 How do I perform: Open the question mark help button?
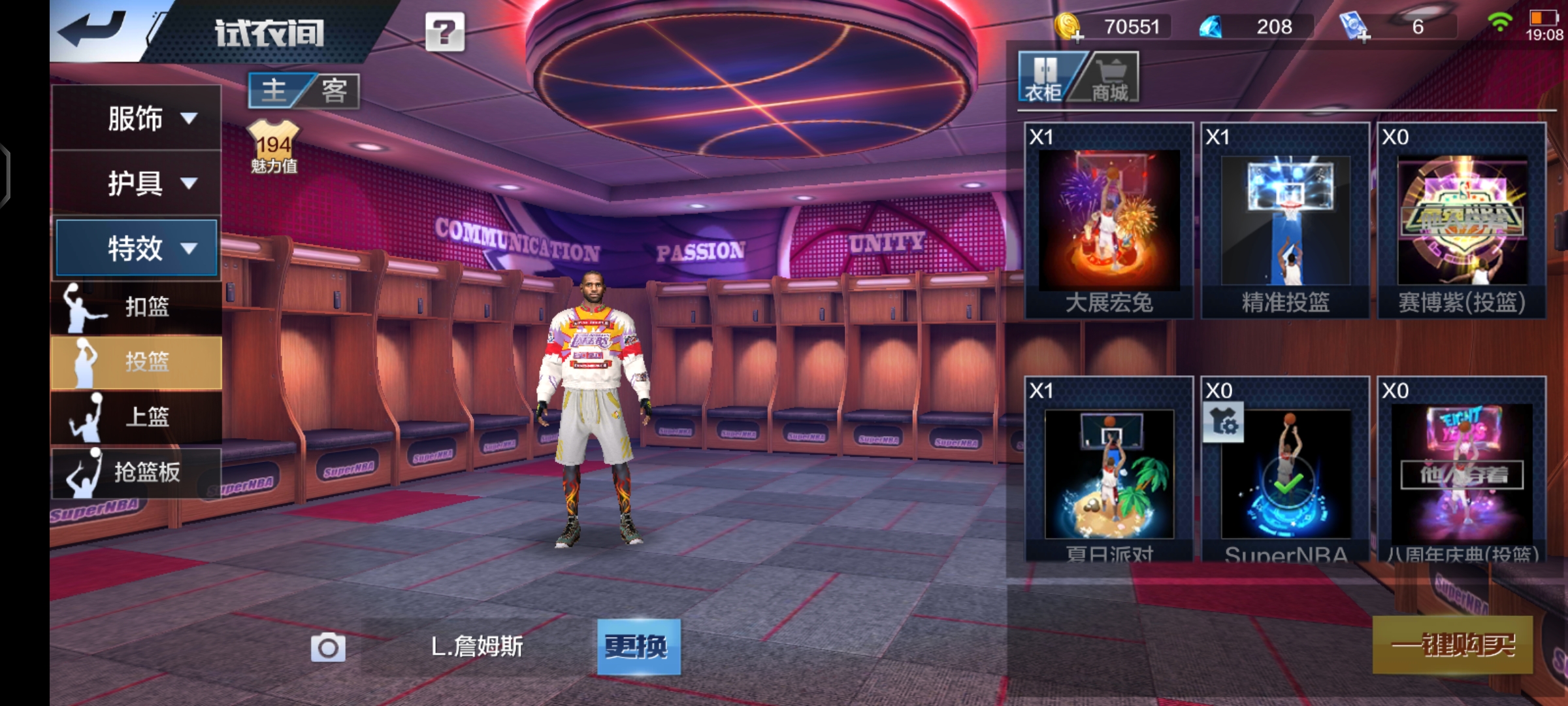coord(445,31)
